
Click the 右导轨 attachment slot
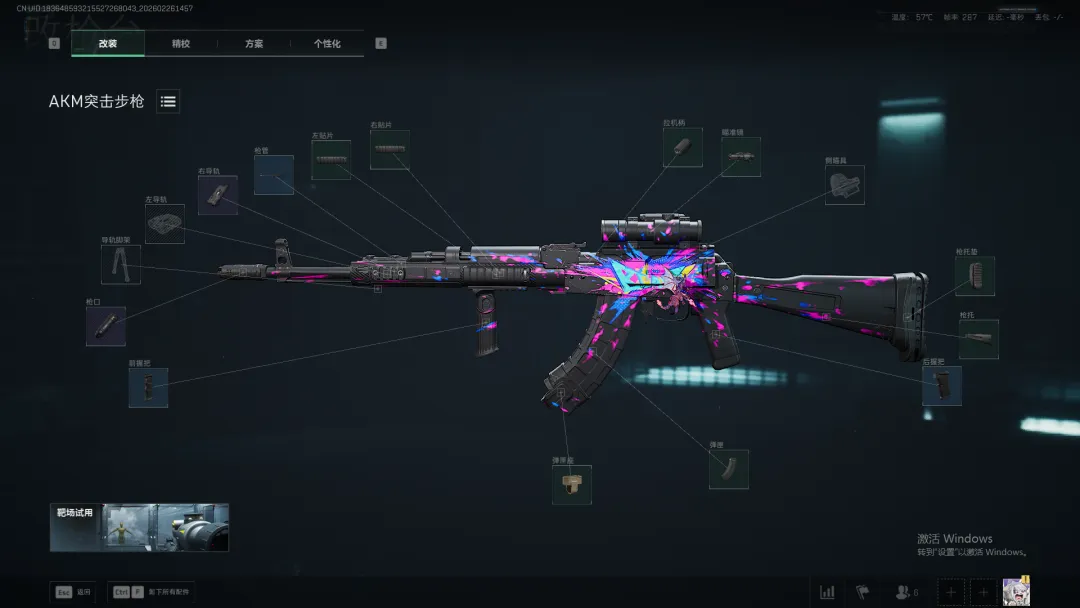point(217,195)
